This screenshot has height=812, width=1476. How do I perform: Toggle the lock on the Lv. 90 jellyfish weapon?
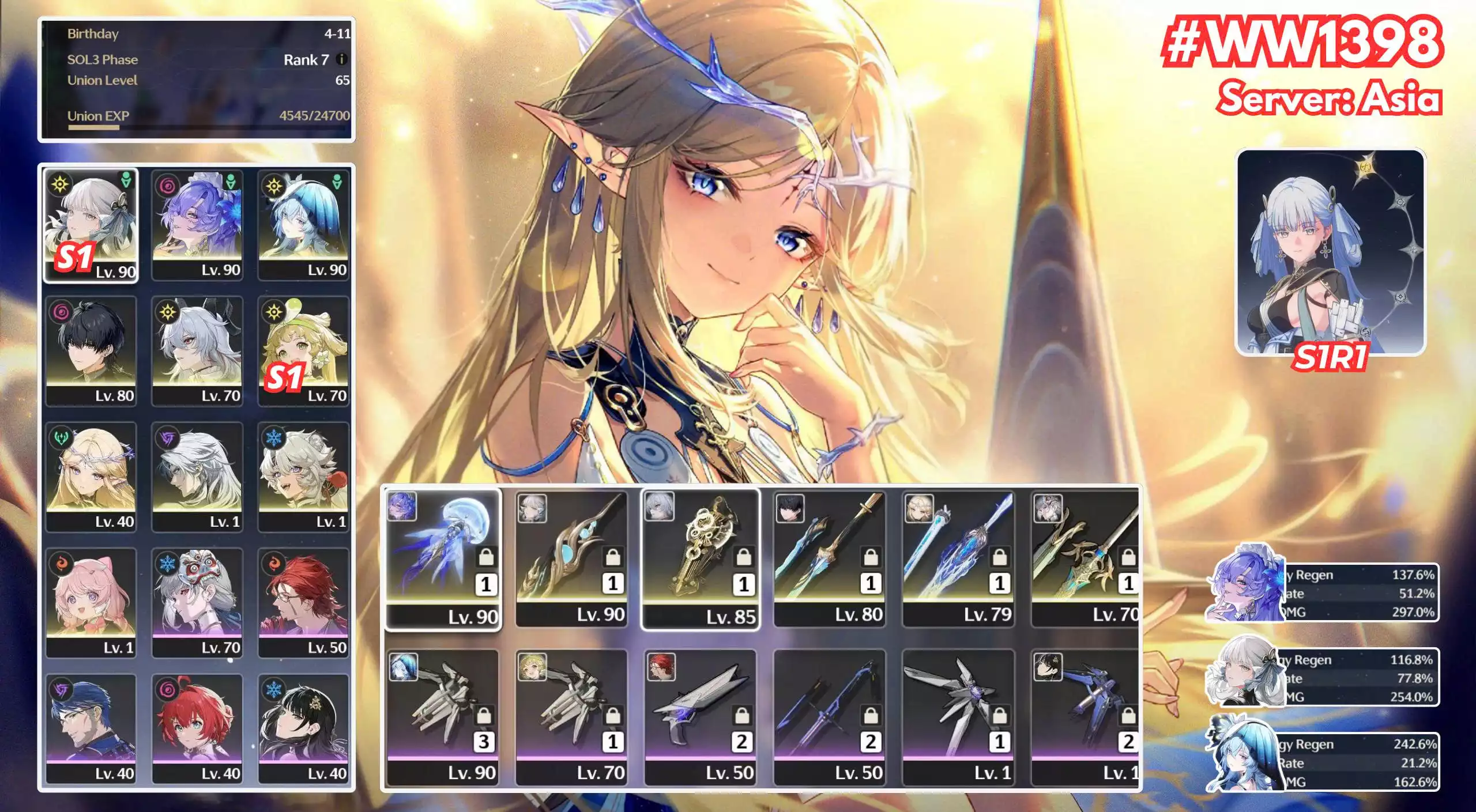(487, 558)
